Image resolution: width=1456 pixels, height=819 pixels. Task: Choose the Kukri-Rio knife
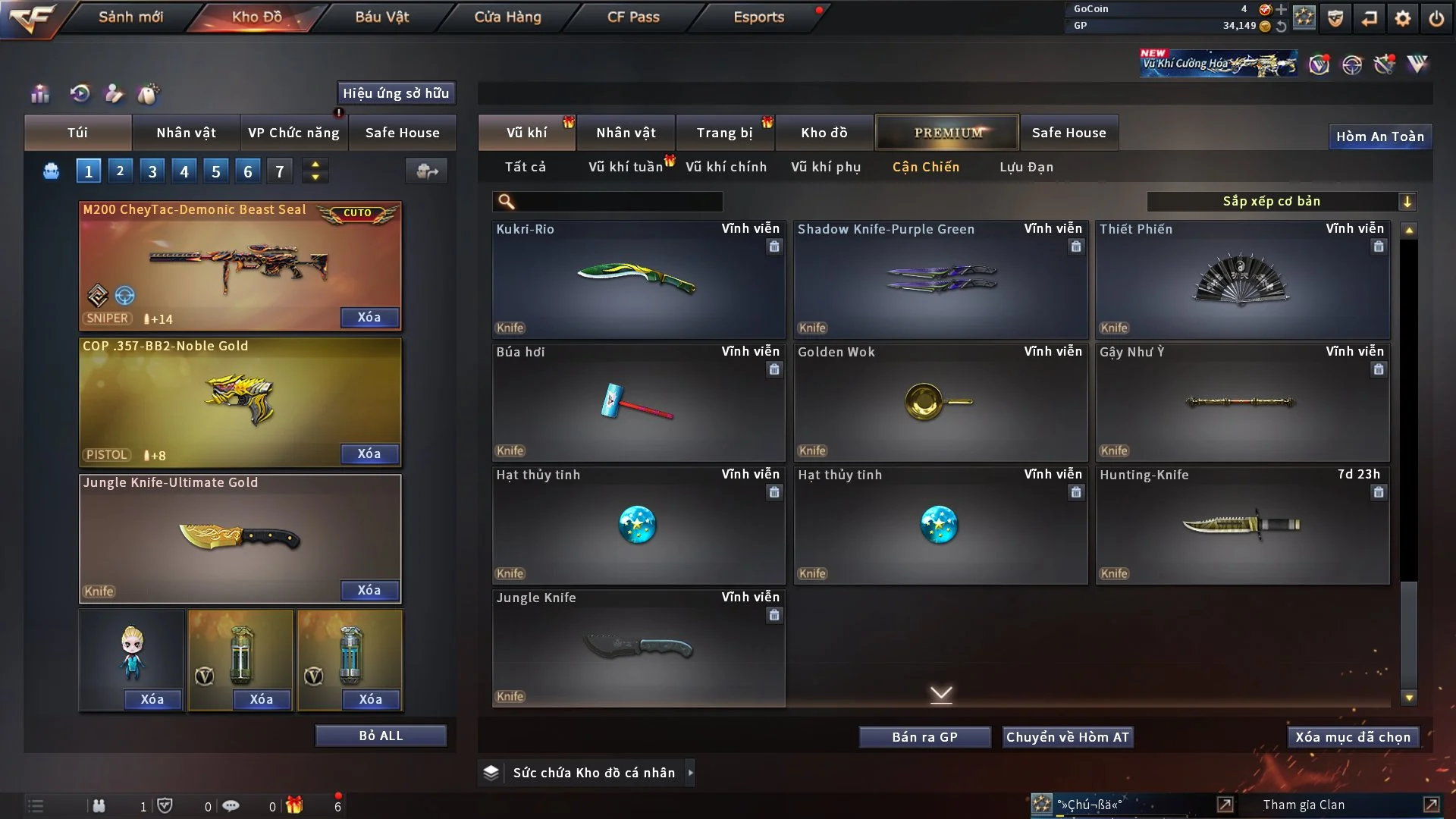click(x=638, y=279)
